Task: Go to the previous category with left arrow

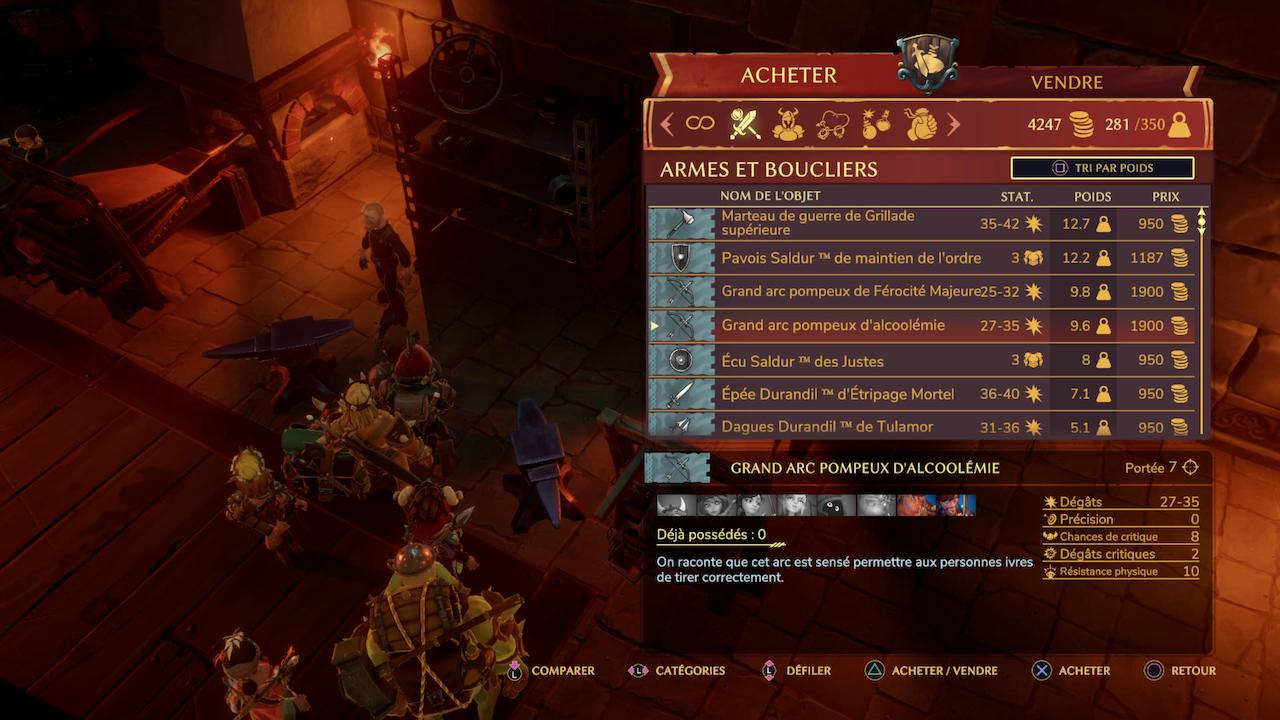Action: (667, 124)
